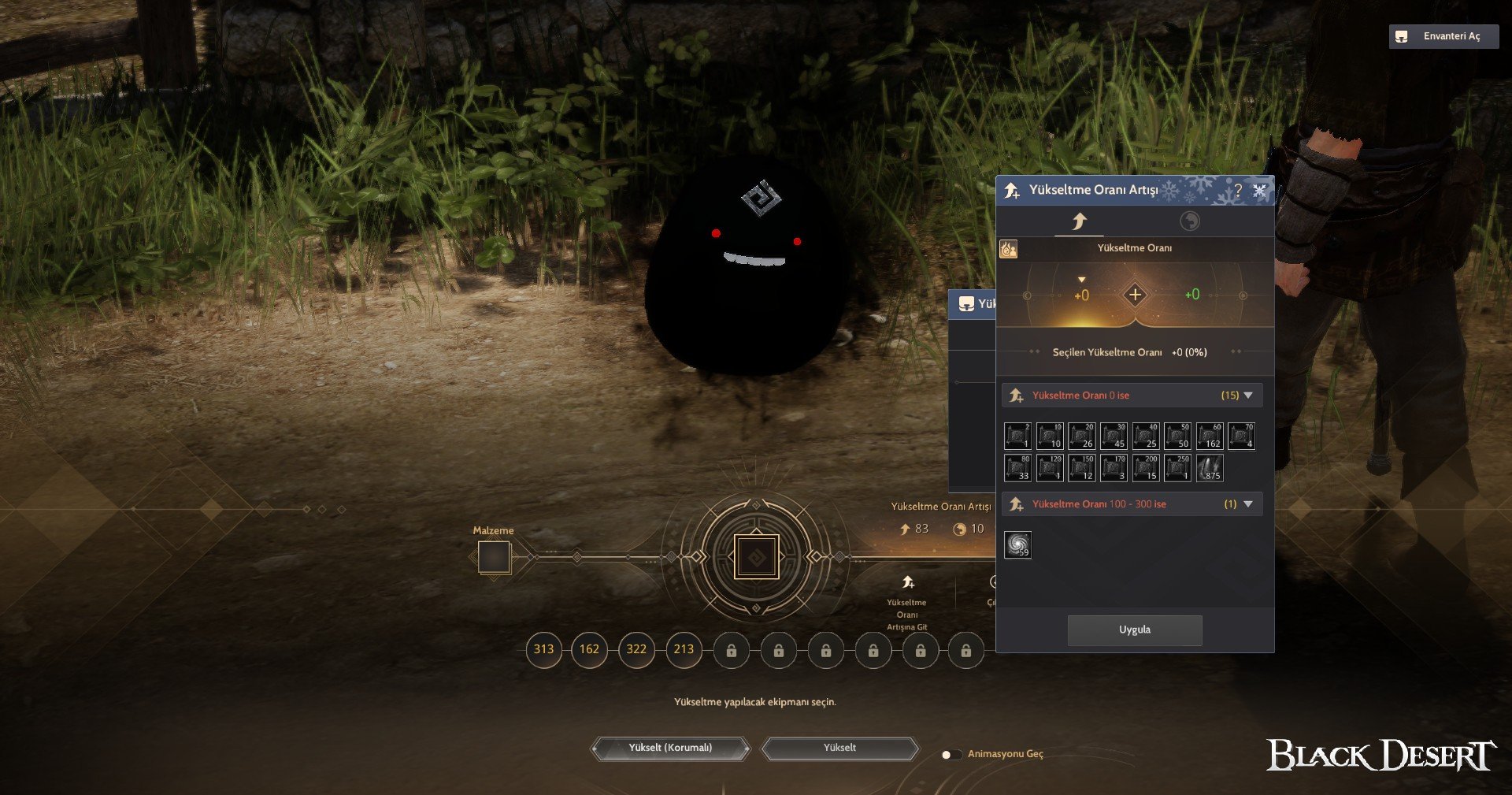This screenshot has height=795, width=1512.
Task: Pick the +250 enhancement scroll item
Action: click(1177, 468)
